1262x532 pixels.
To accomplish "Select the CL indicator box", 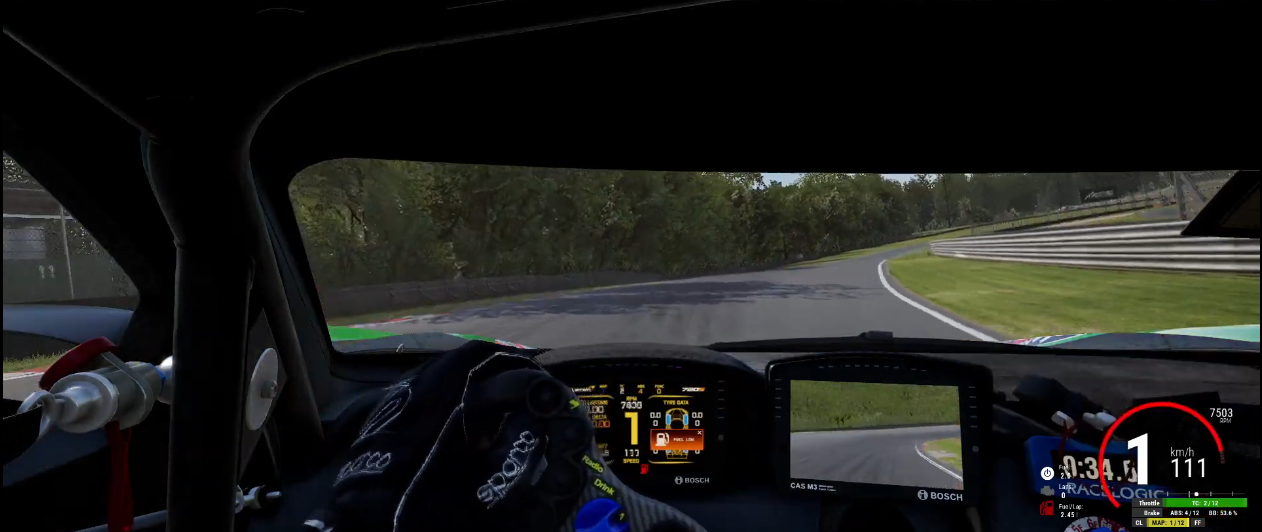I will click(1139, 523).
